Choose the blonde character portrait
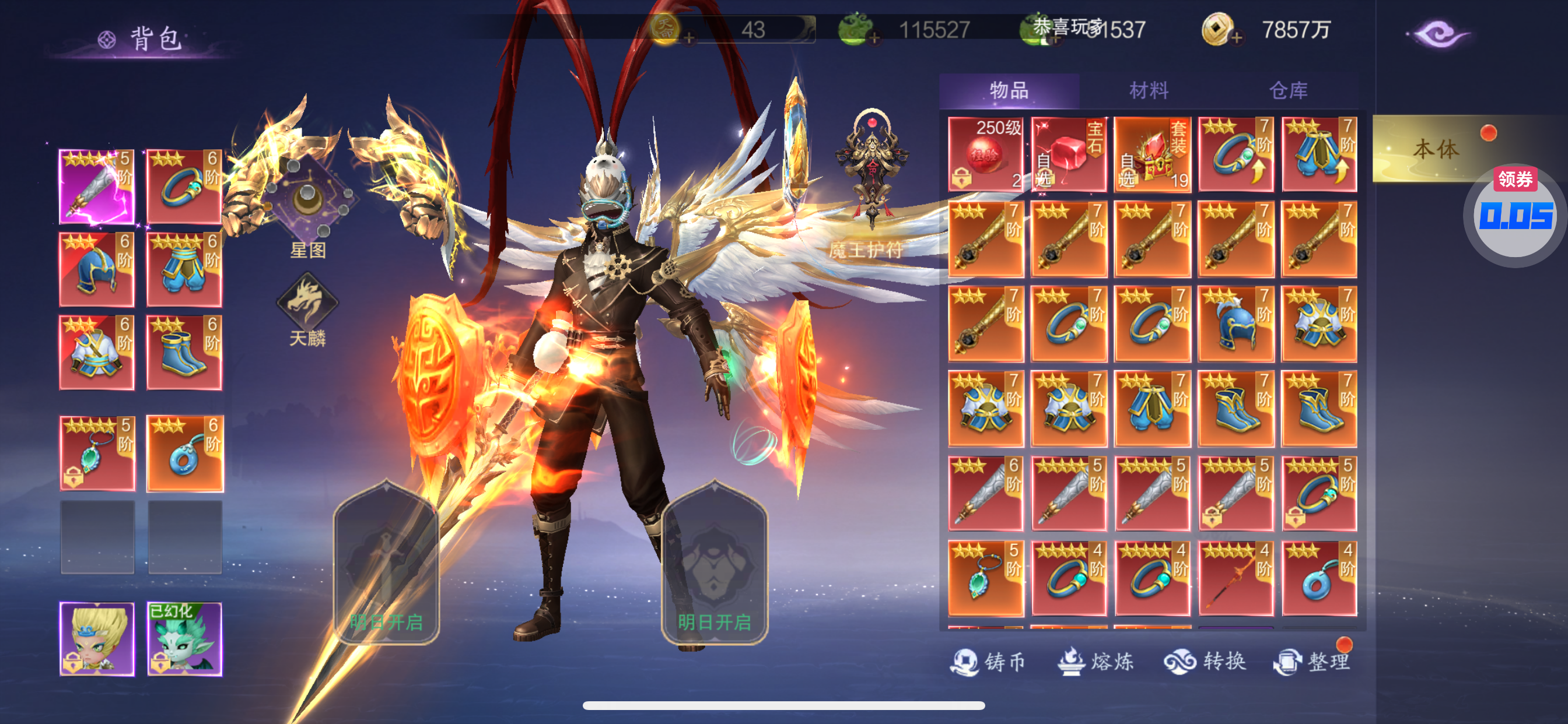1568x724 pixels. pyautogui.click(x=97, y=639)
